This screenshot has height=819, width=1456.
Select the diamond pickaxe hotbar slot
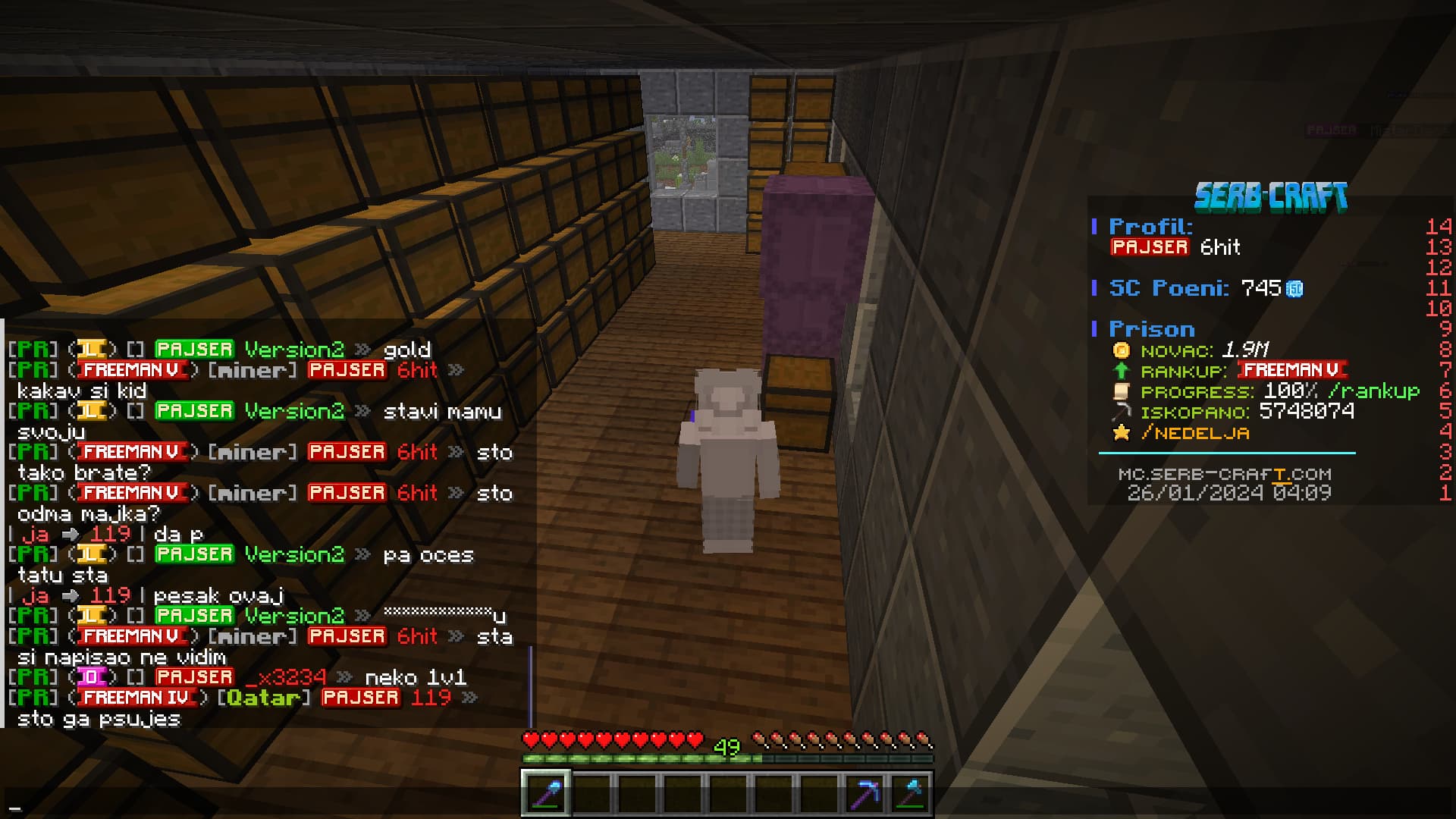[x=864, y=794]
